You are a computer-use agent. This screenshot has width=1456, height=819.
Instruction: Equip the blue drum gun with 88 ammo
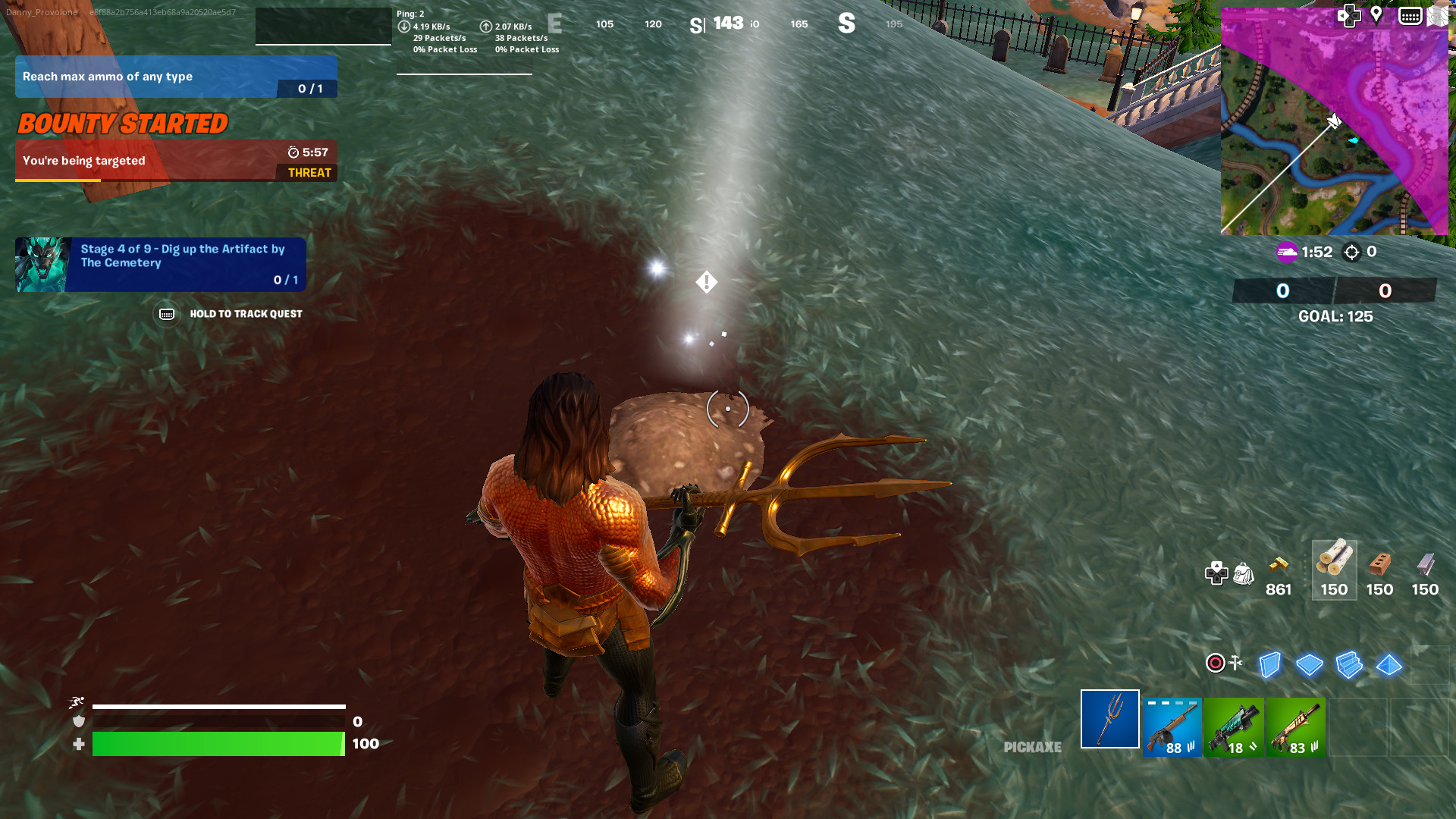1172,726
